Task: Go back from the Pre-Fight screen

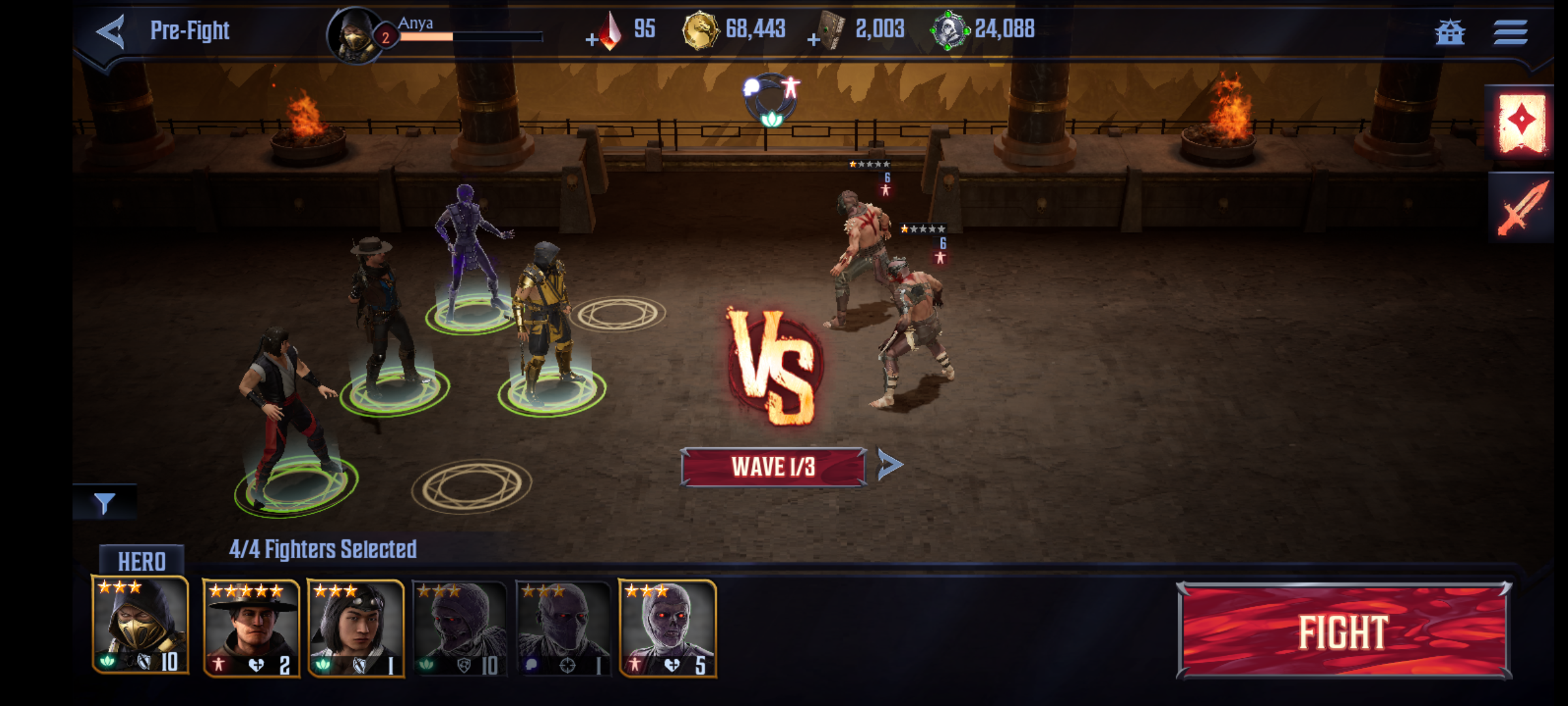Action: pos(111,31)
